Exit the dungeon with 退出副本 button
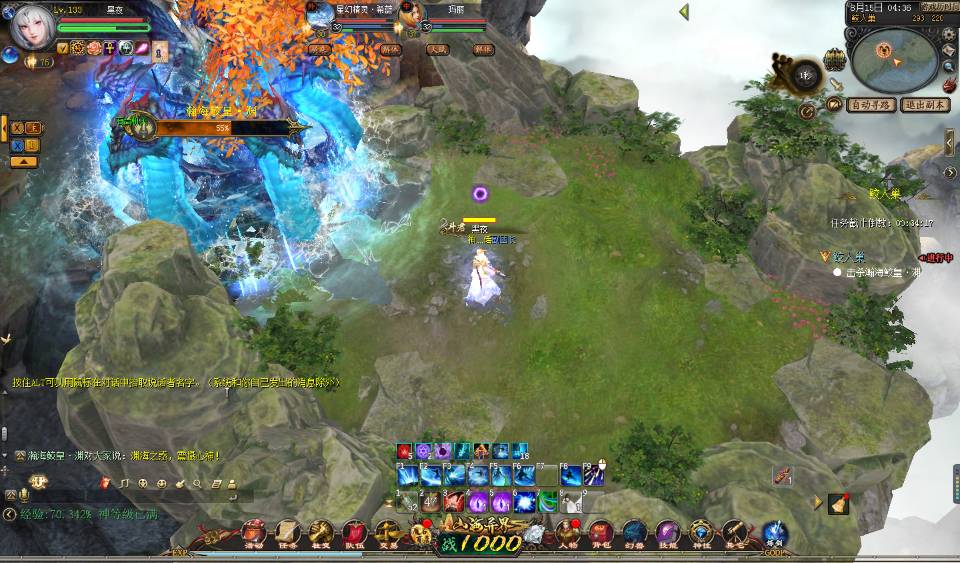Screen dimensions: 960x563 [924, 105]
